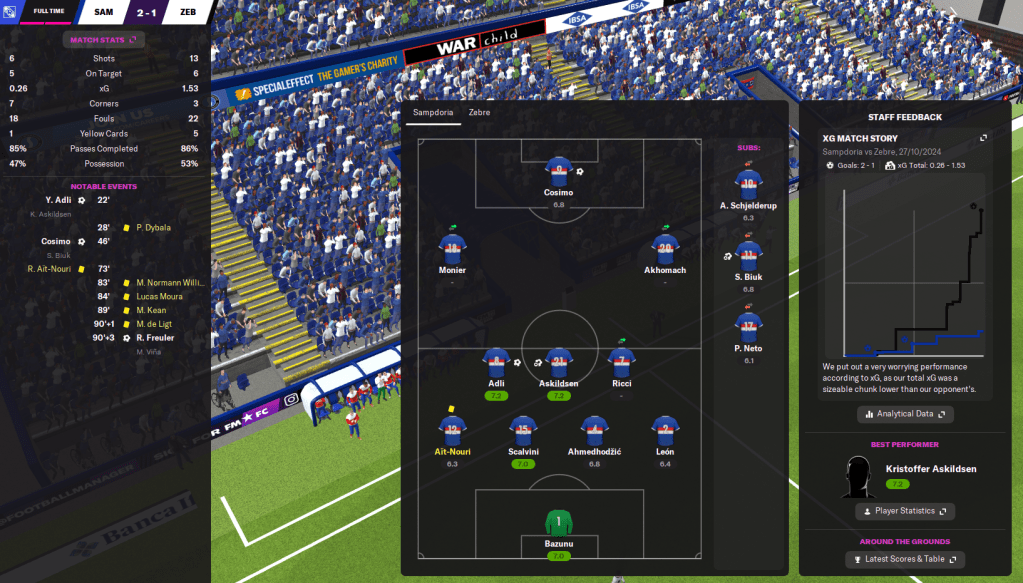Image resolution: width=1023 pixels, height=583 pixels.
Task: Open Kristoffer Askildsen best performer profile
Action: pyautogui.click(x=930, y=468)
